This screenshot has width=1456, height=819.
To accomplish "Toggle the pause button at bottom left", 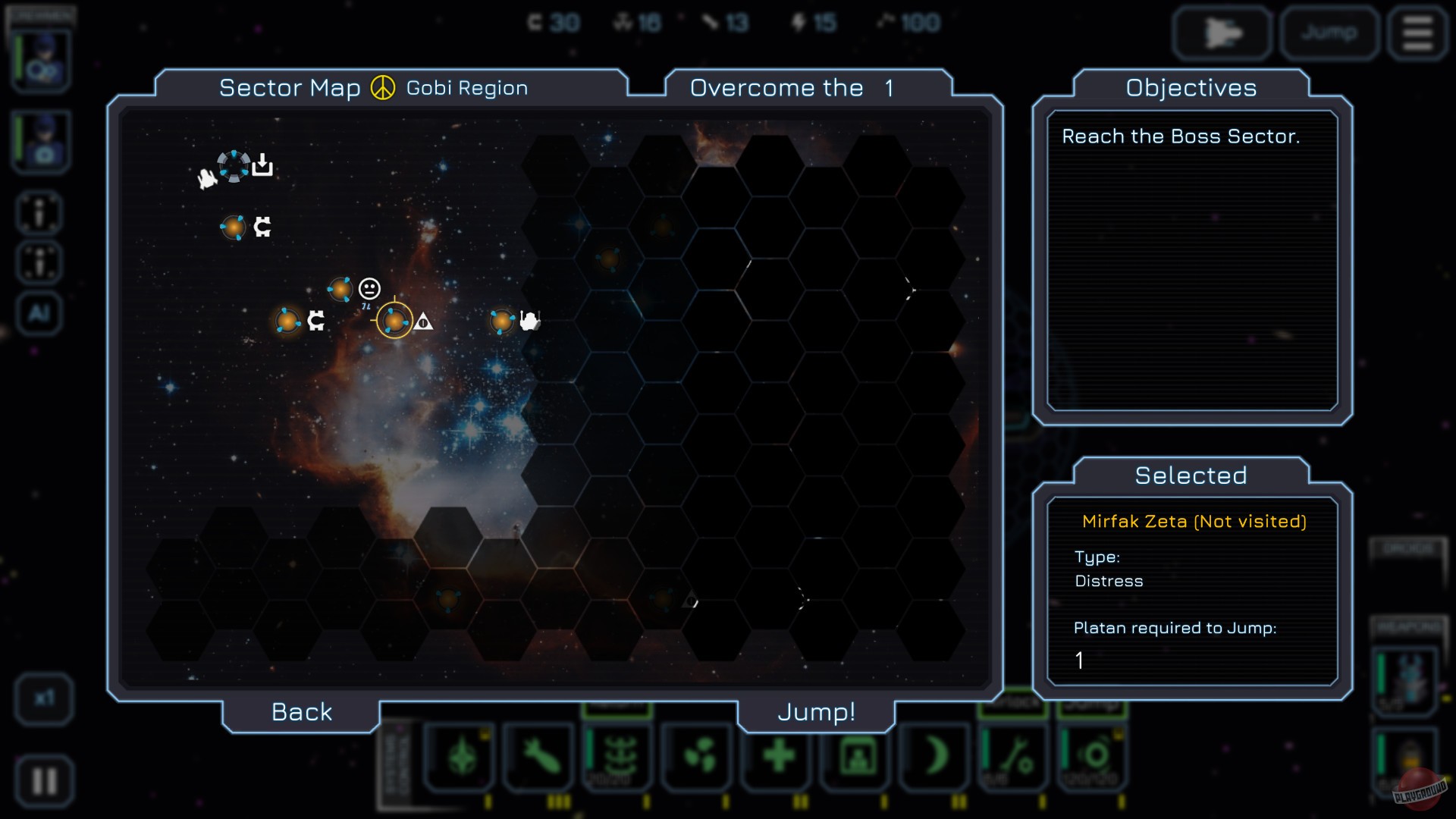I will coord(43,780).
